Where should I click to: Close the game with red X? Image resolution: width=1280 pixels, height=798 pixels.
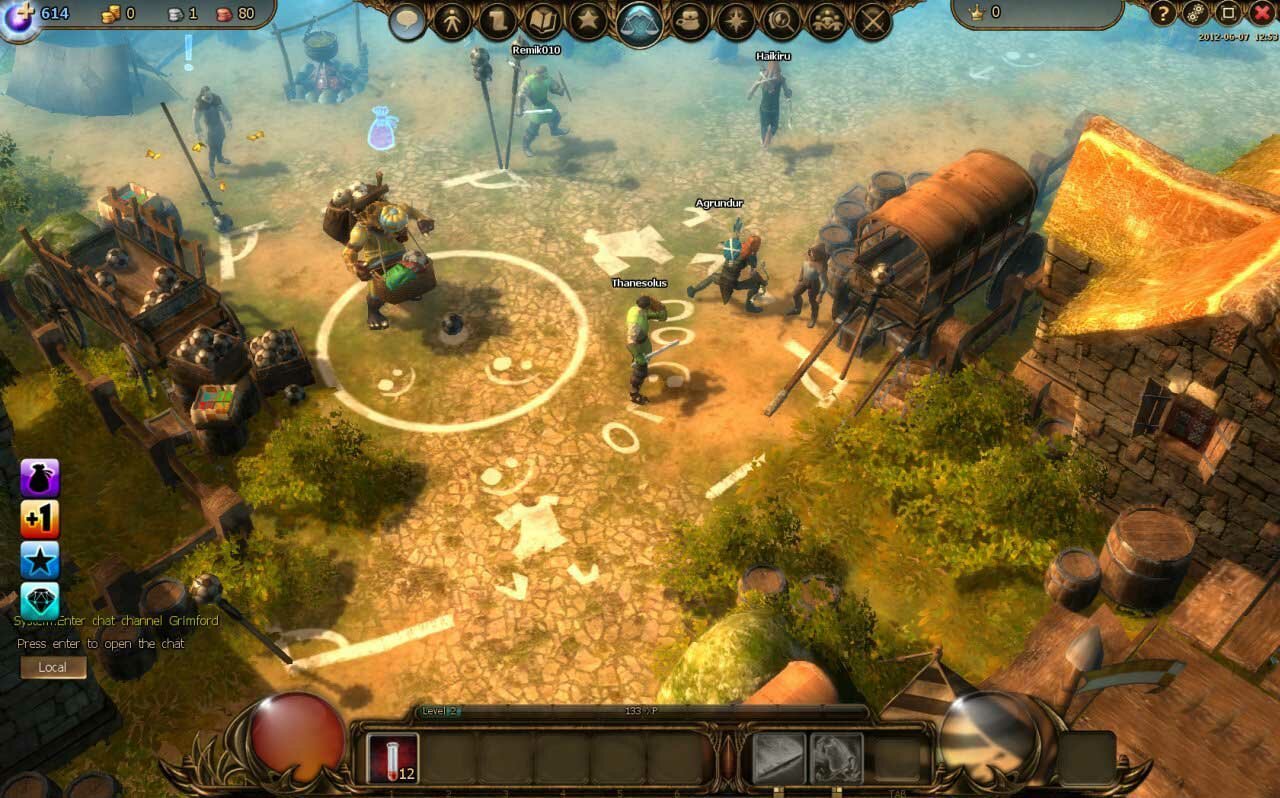[1261, 13]
